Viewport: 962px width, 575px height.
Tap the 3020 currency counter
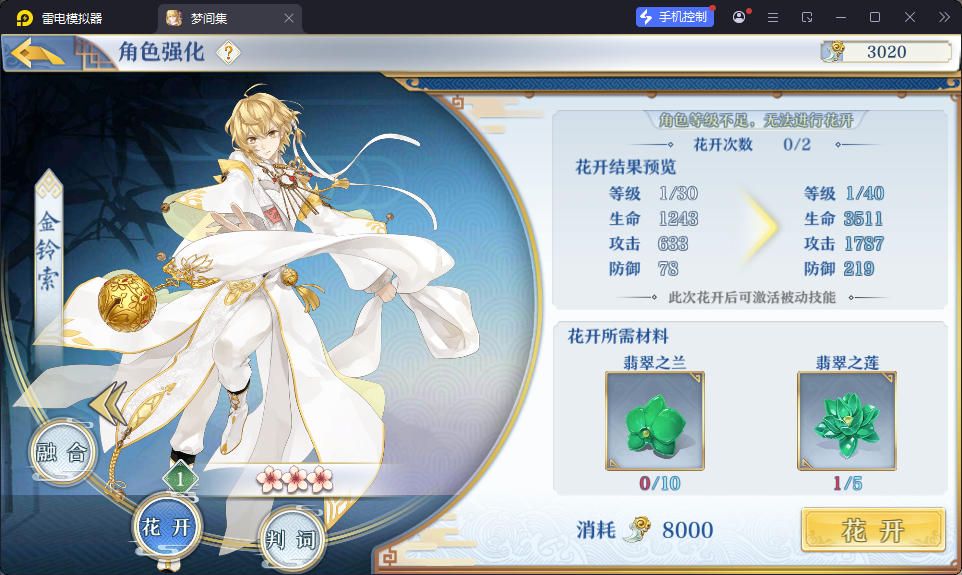click(886, 53)
